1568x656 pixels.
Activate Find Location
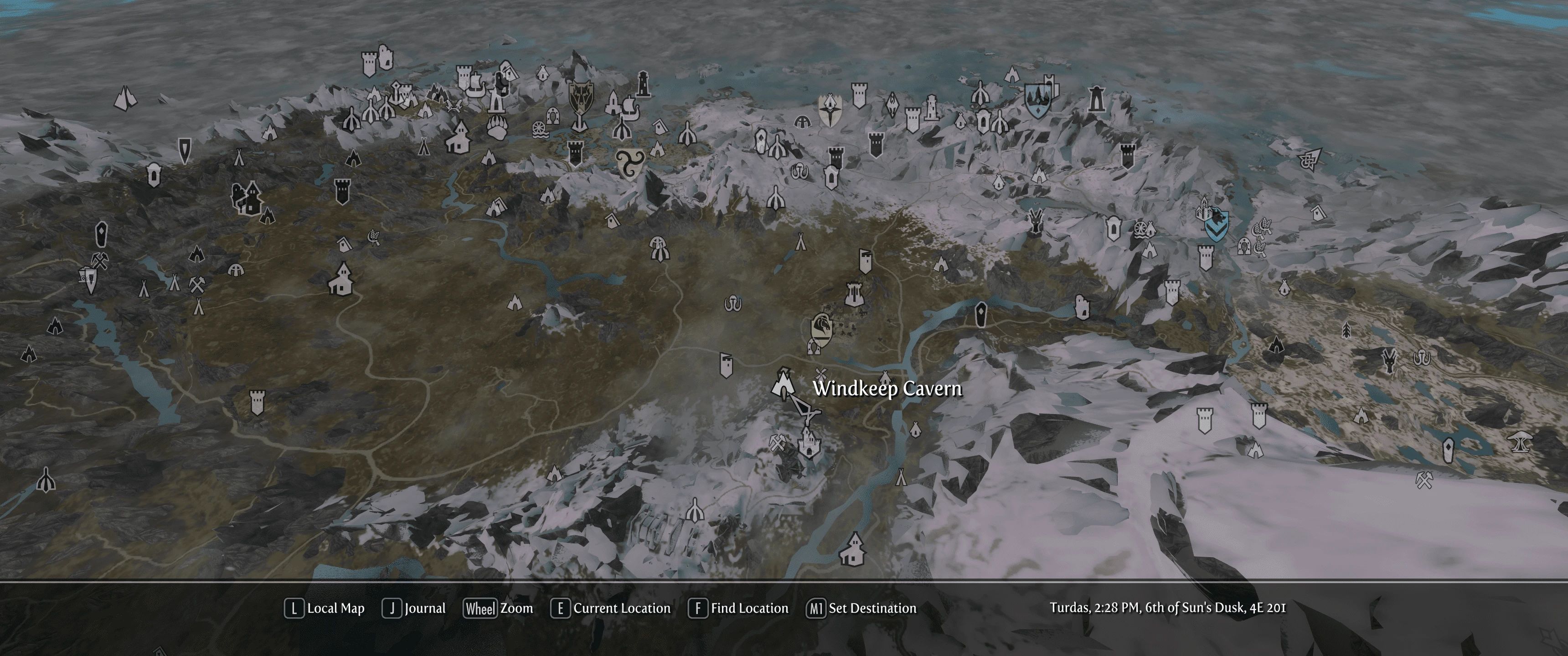tap(740, 608)
